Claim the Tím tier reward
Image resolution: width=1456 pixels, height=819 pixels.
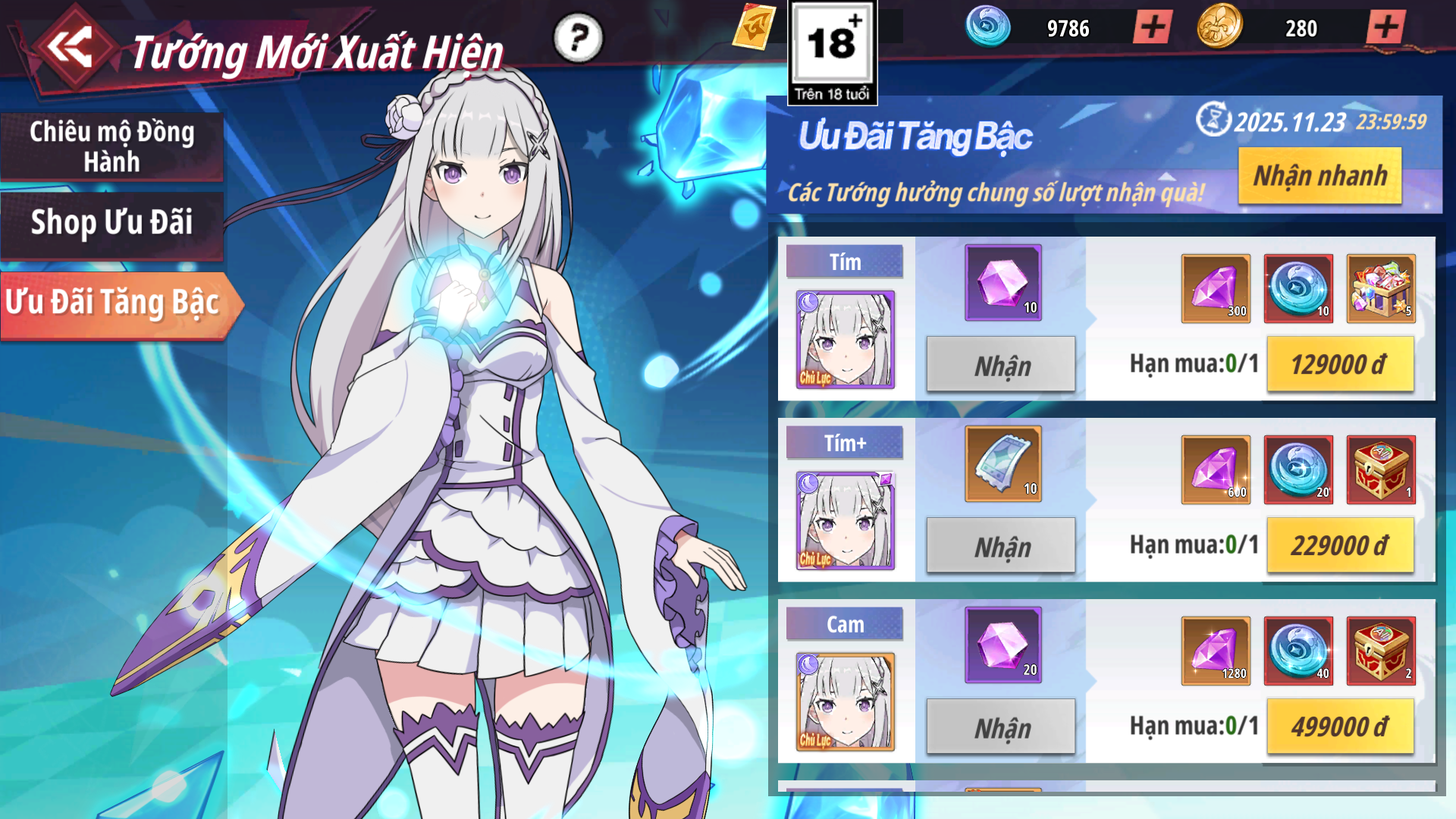1001,365
